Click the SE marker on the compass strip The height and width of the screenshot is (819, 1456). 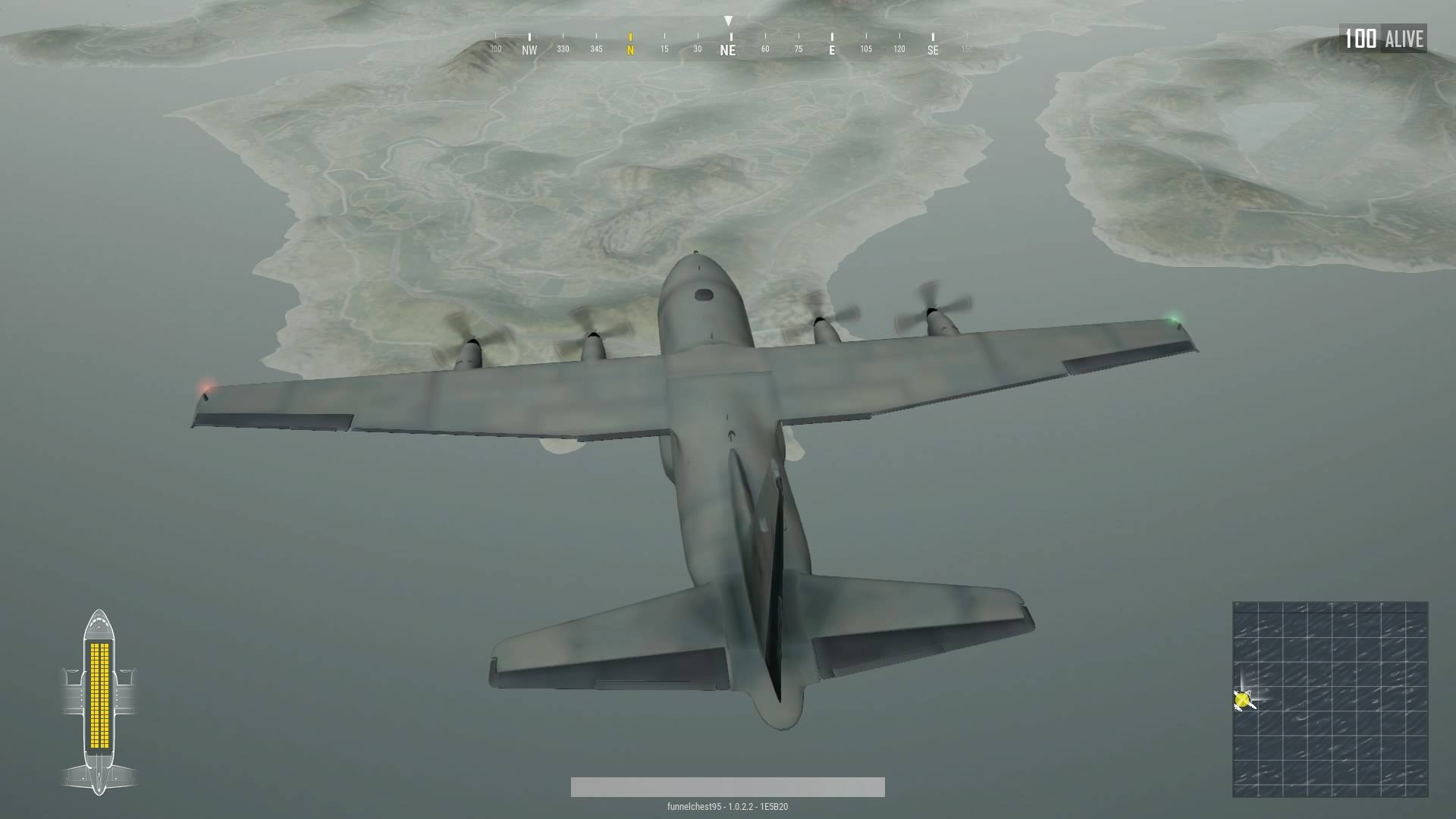[x=931, y=49]
